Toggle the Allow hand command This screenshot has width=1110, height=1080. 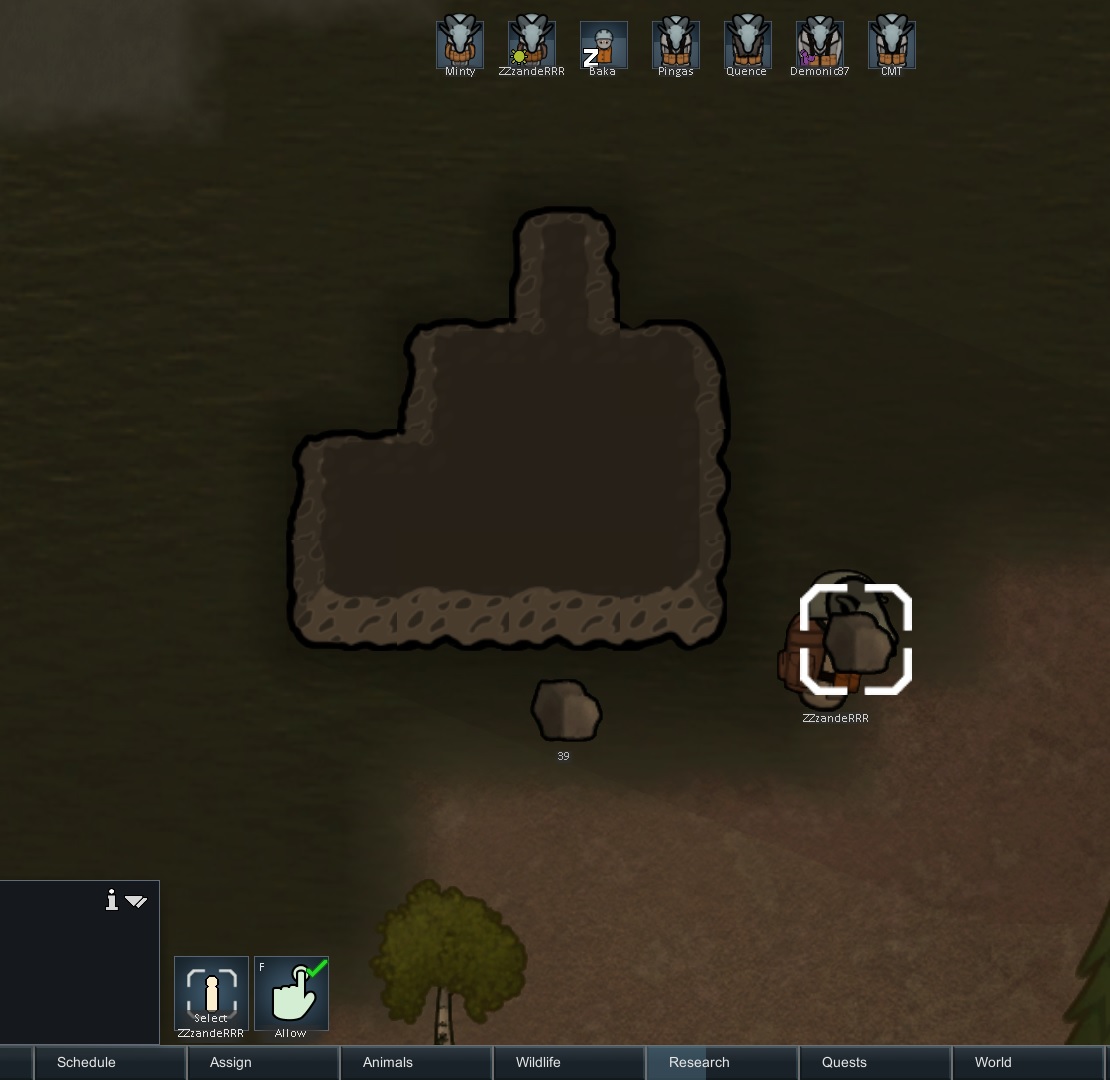pos(291,993)
